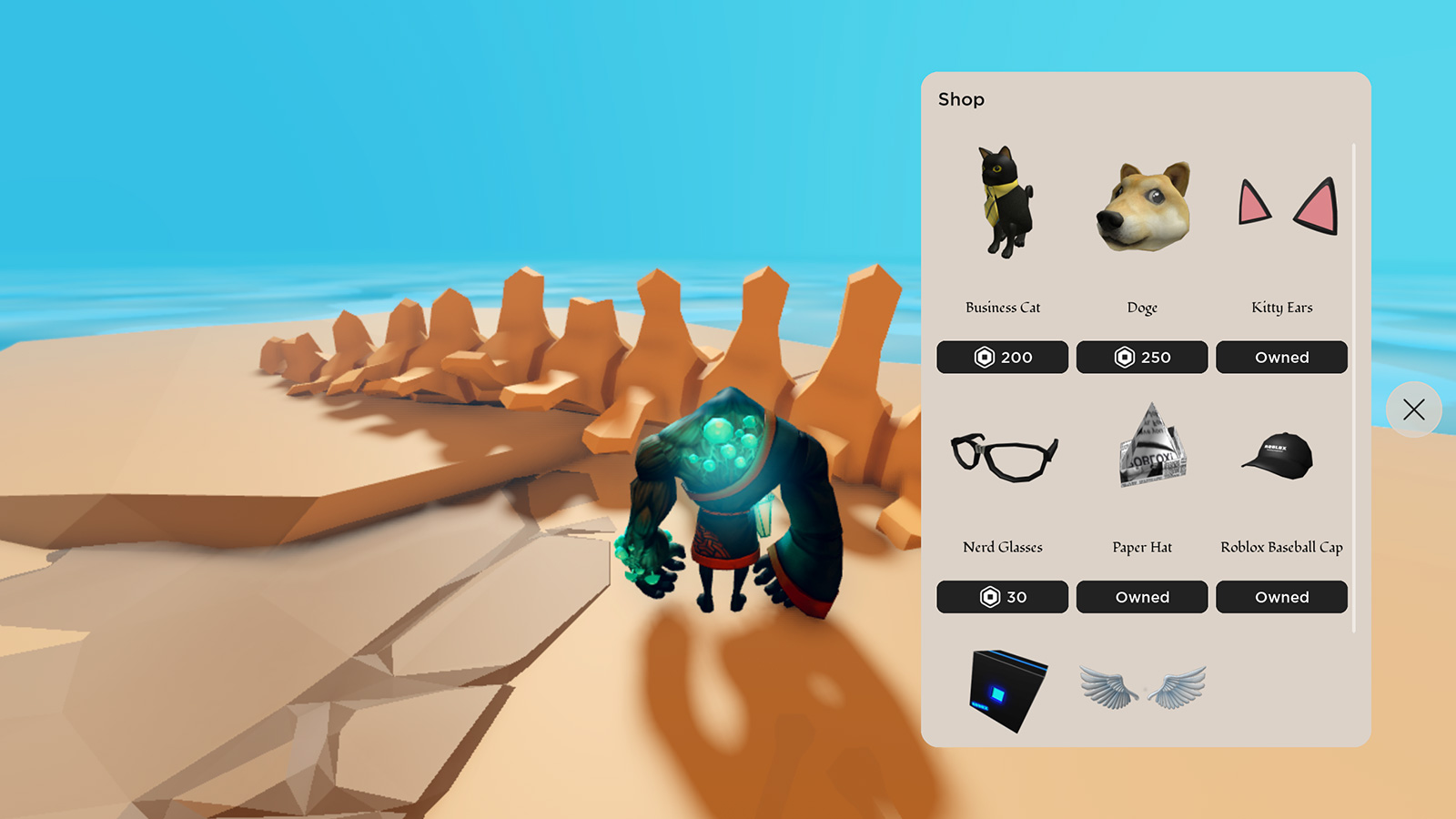Click the Nerd Glasses item image
1456x819 pixels.
[x=1002, y=455]
